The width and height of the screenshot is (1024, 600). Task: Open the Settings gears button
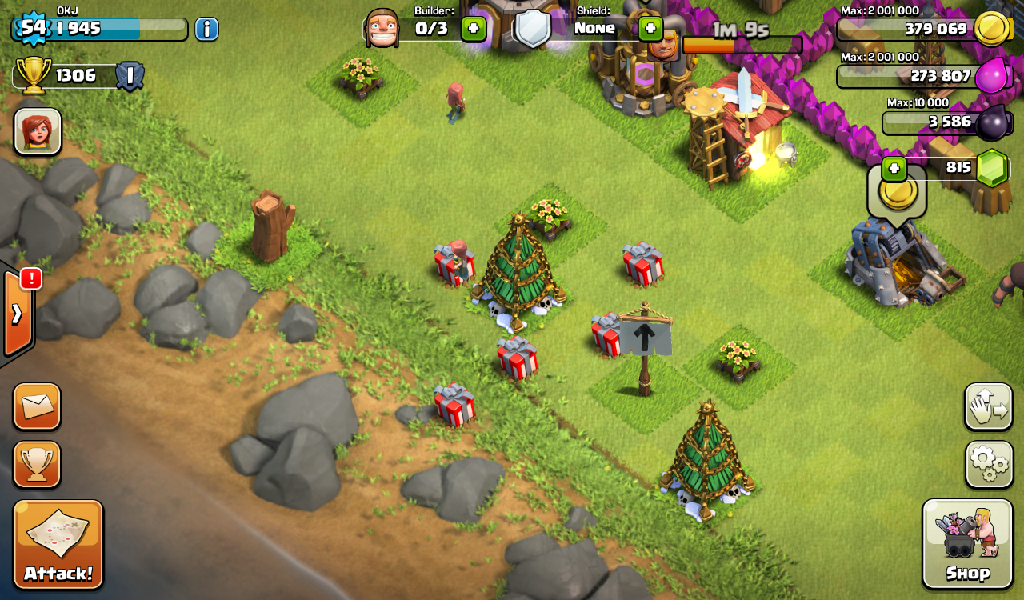click(988, 463)
